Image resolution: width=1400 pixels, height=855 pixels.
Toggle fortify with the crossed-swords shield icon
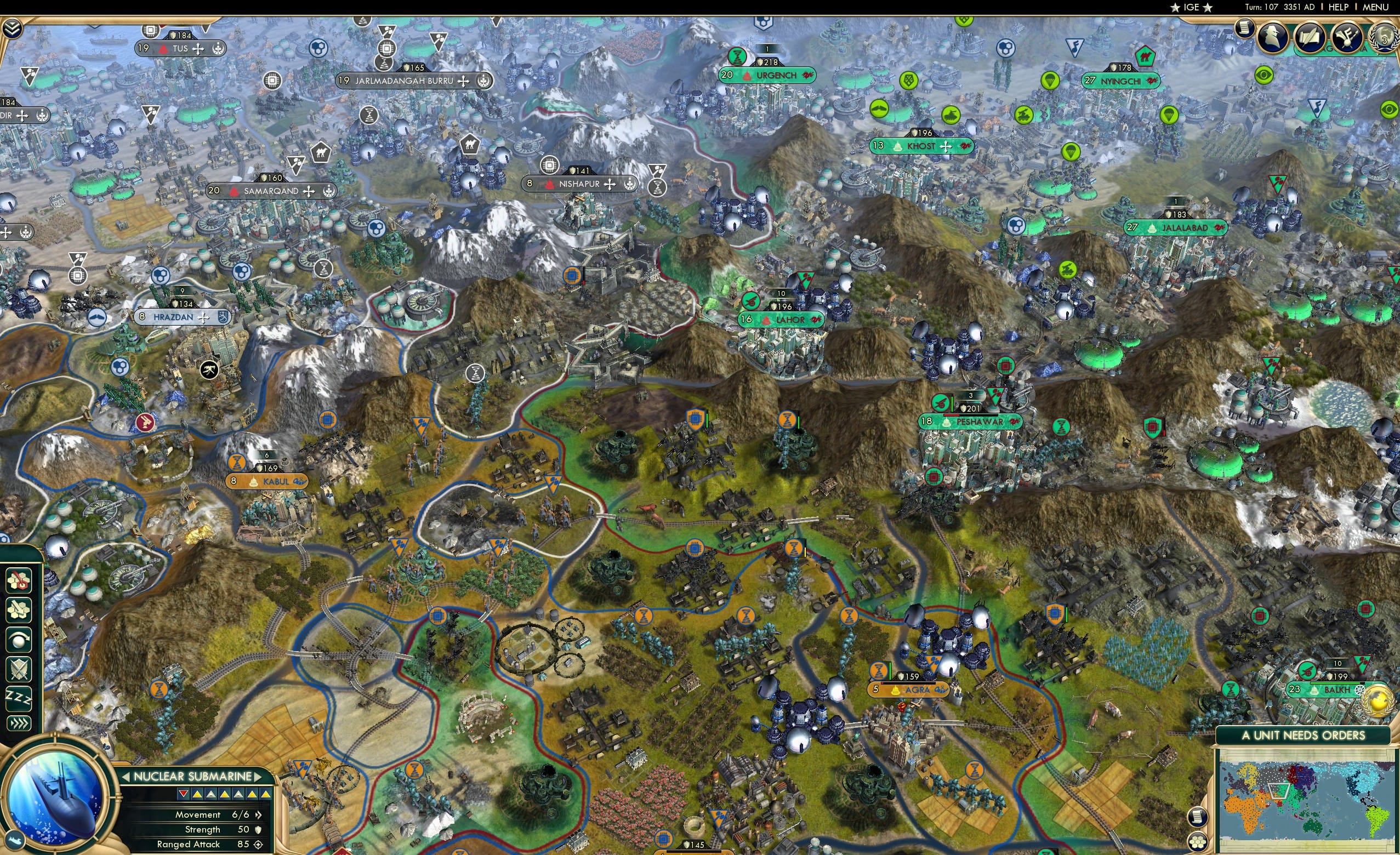point(18,669)
